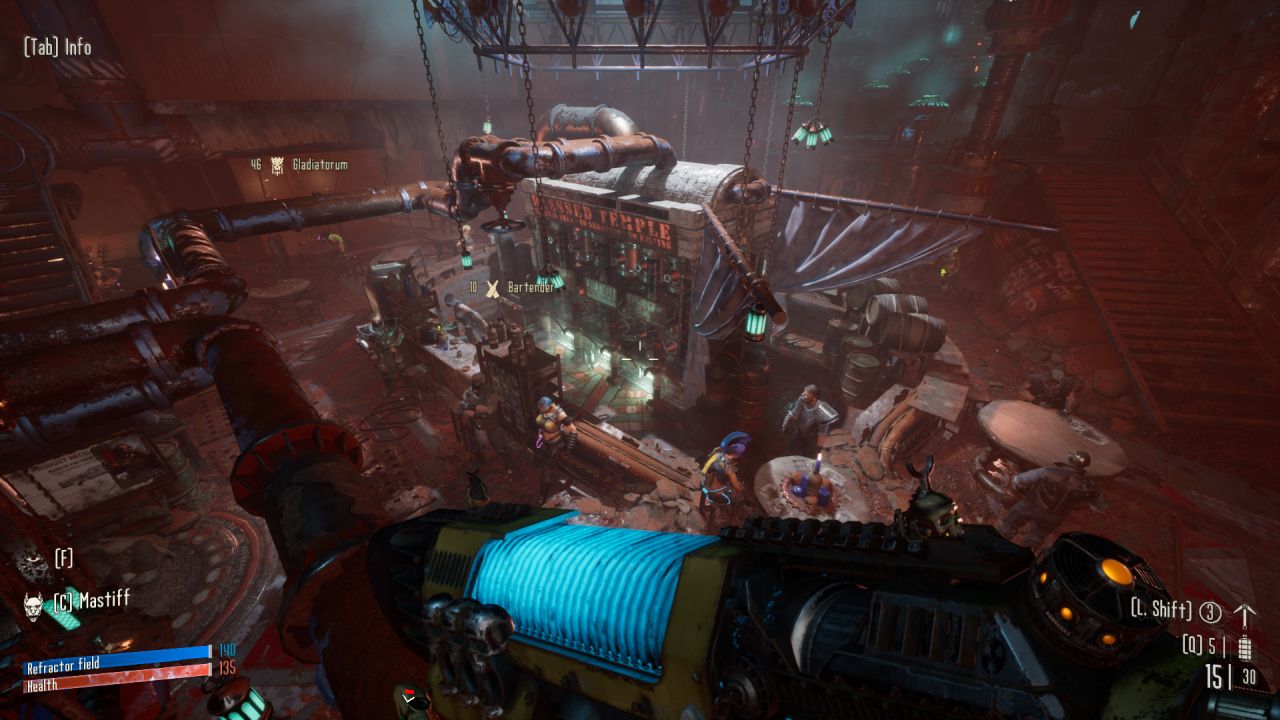Image resolution: width=1280 pixels, height=720 pixels.
Task: Select the Mastiff companion skull icon
Action: click(34, 605)
